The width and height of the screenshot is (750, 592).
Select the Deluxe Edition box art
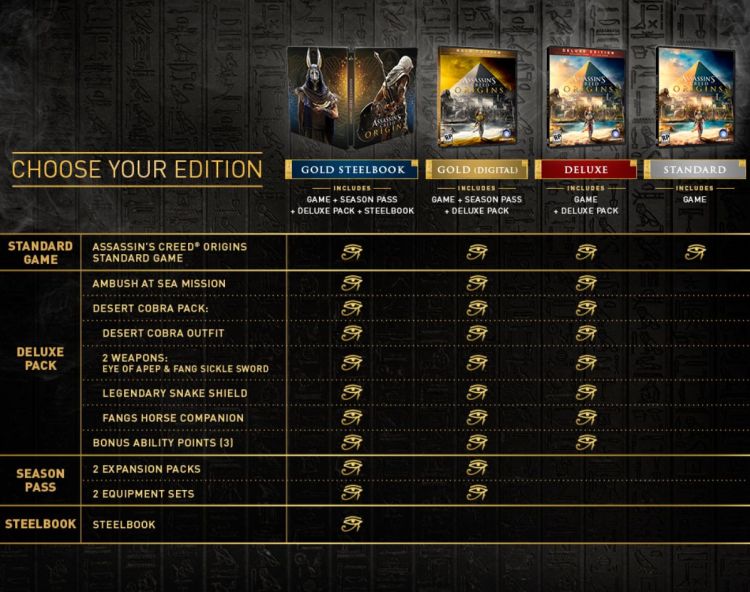pos(586,96)
